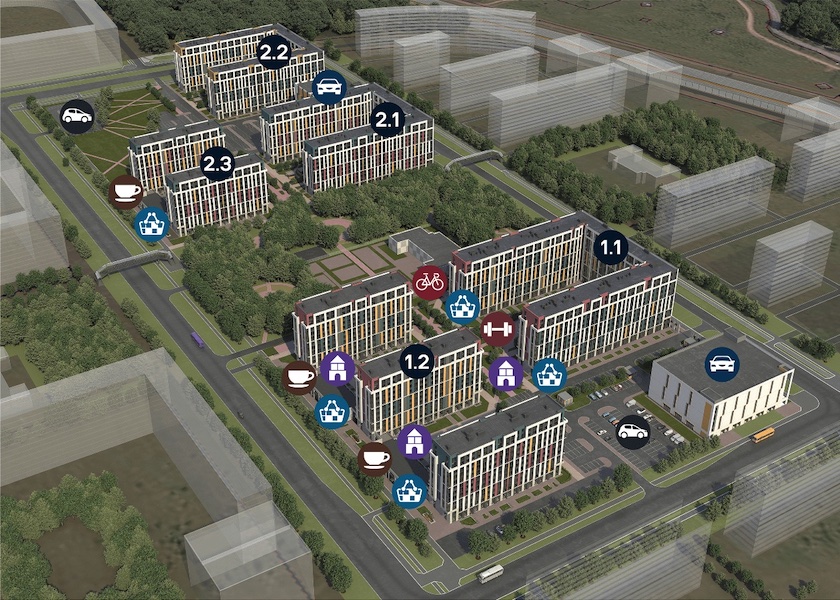Open the dumbbell gym marker

[x=497, y=327]
